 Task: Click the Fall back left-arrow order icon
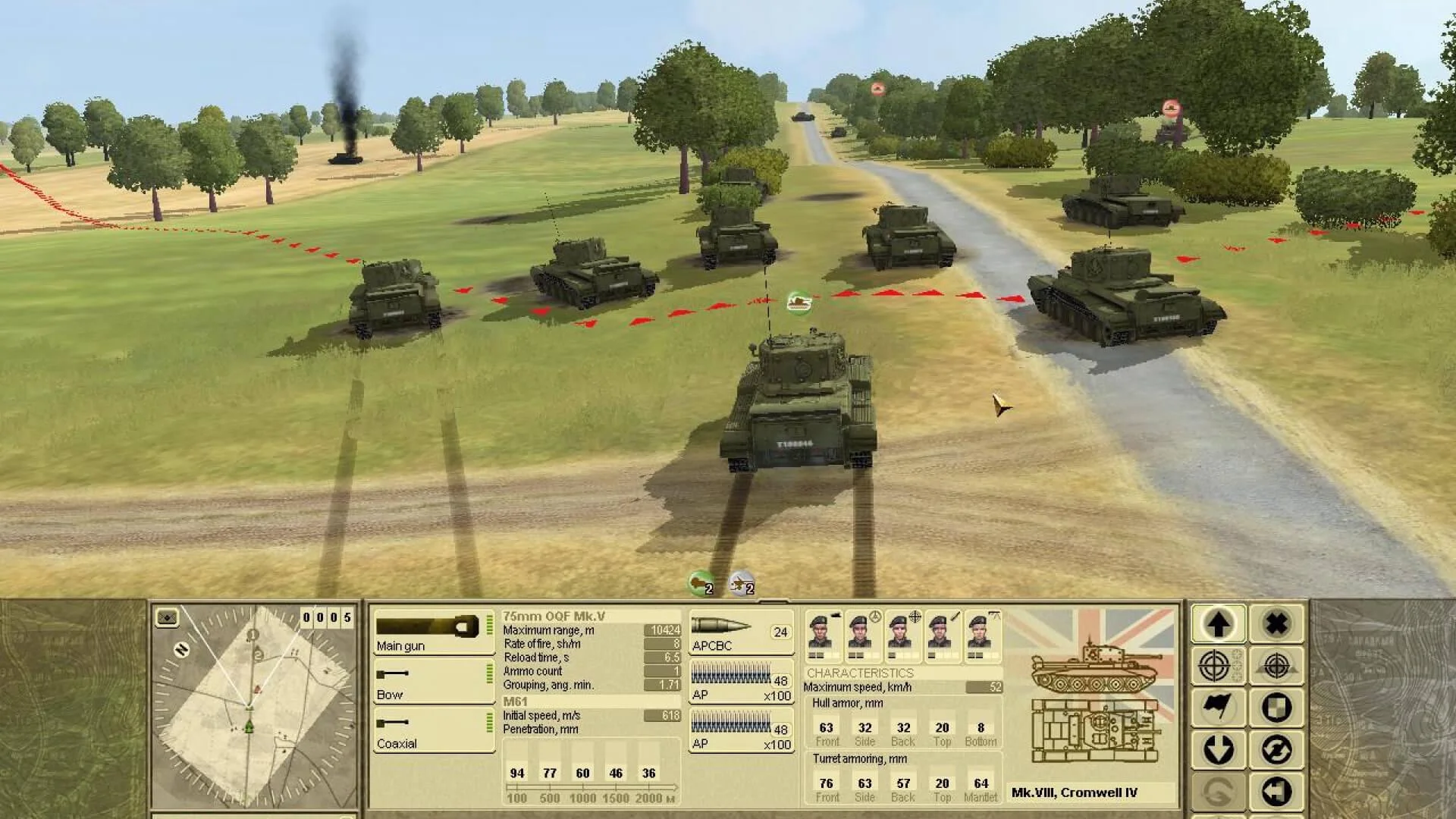click(x=1276, y=791)
